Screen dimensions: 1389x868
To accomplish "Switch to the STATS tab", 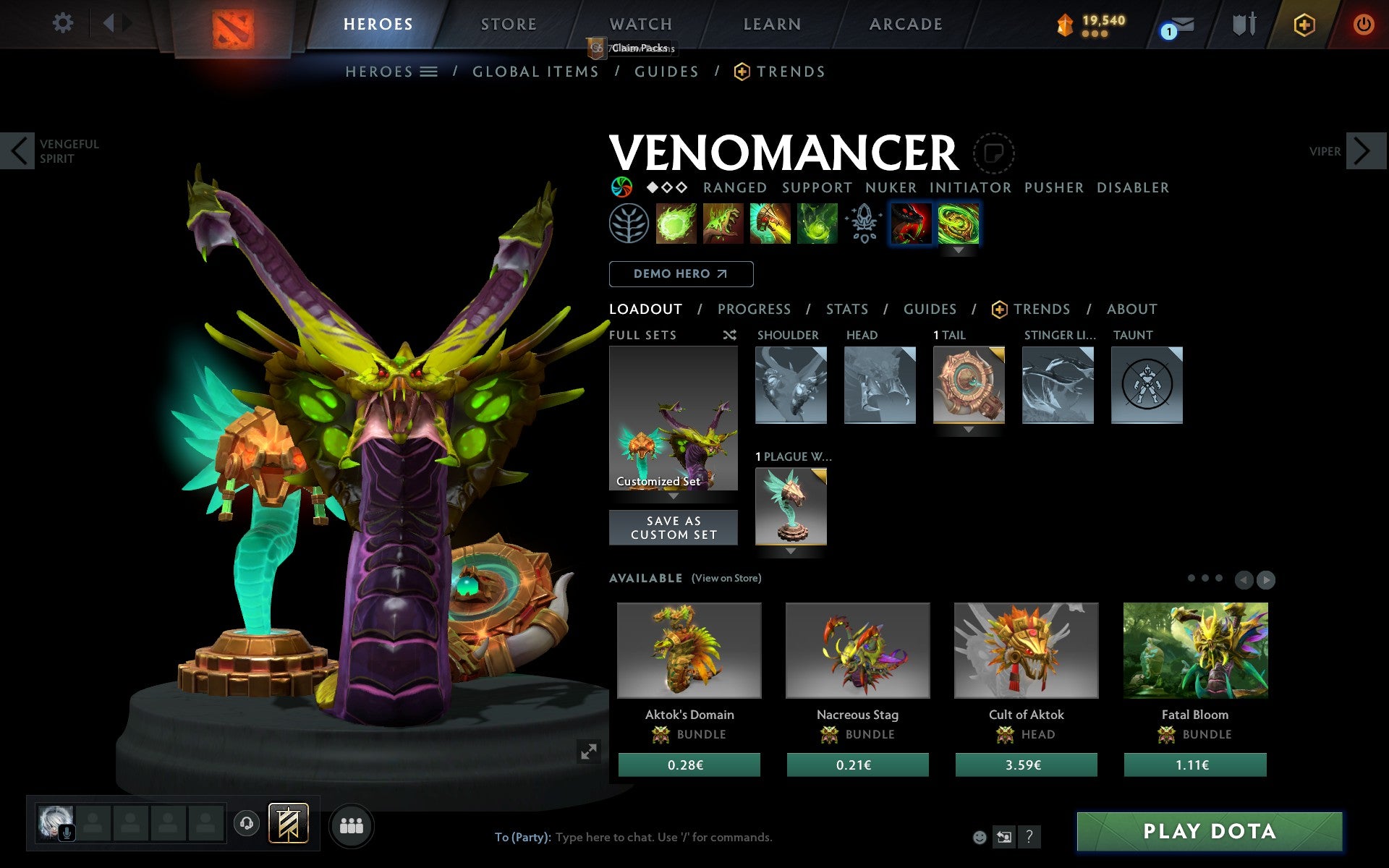I will click(x=846, y=309).
